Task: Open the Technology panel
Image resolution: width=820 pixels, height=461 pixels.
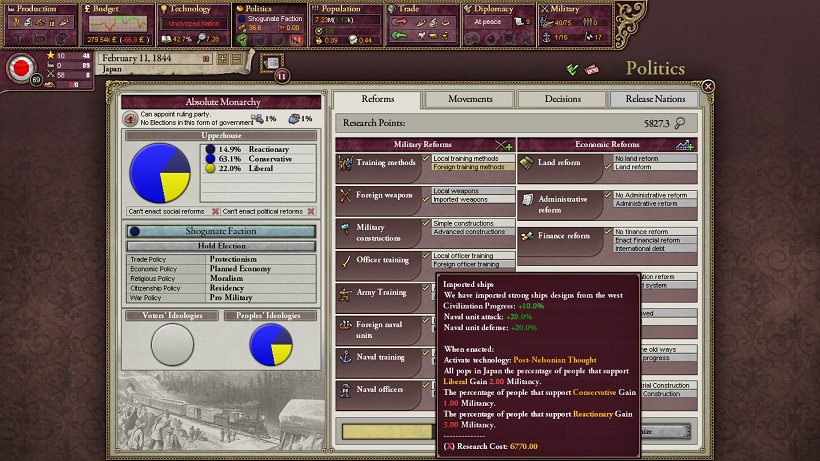Action: (194, 9)
